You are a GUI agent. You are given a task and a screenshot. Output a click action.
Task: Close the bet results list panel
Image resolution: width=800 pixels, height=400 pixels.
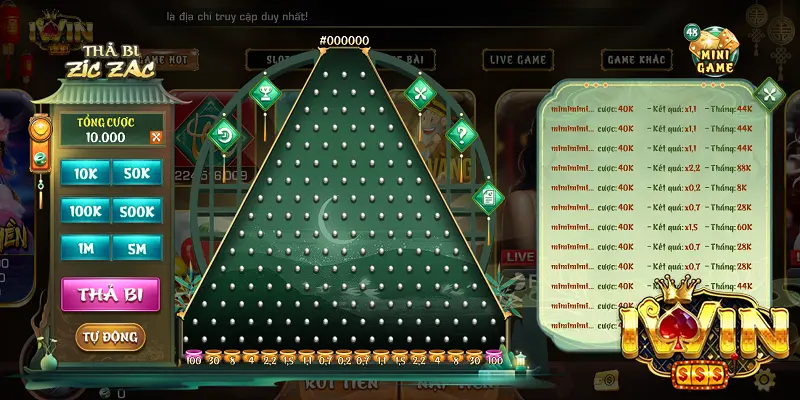pos(769,95)
